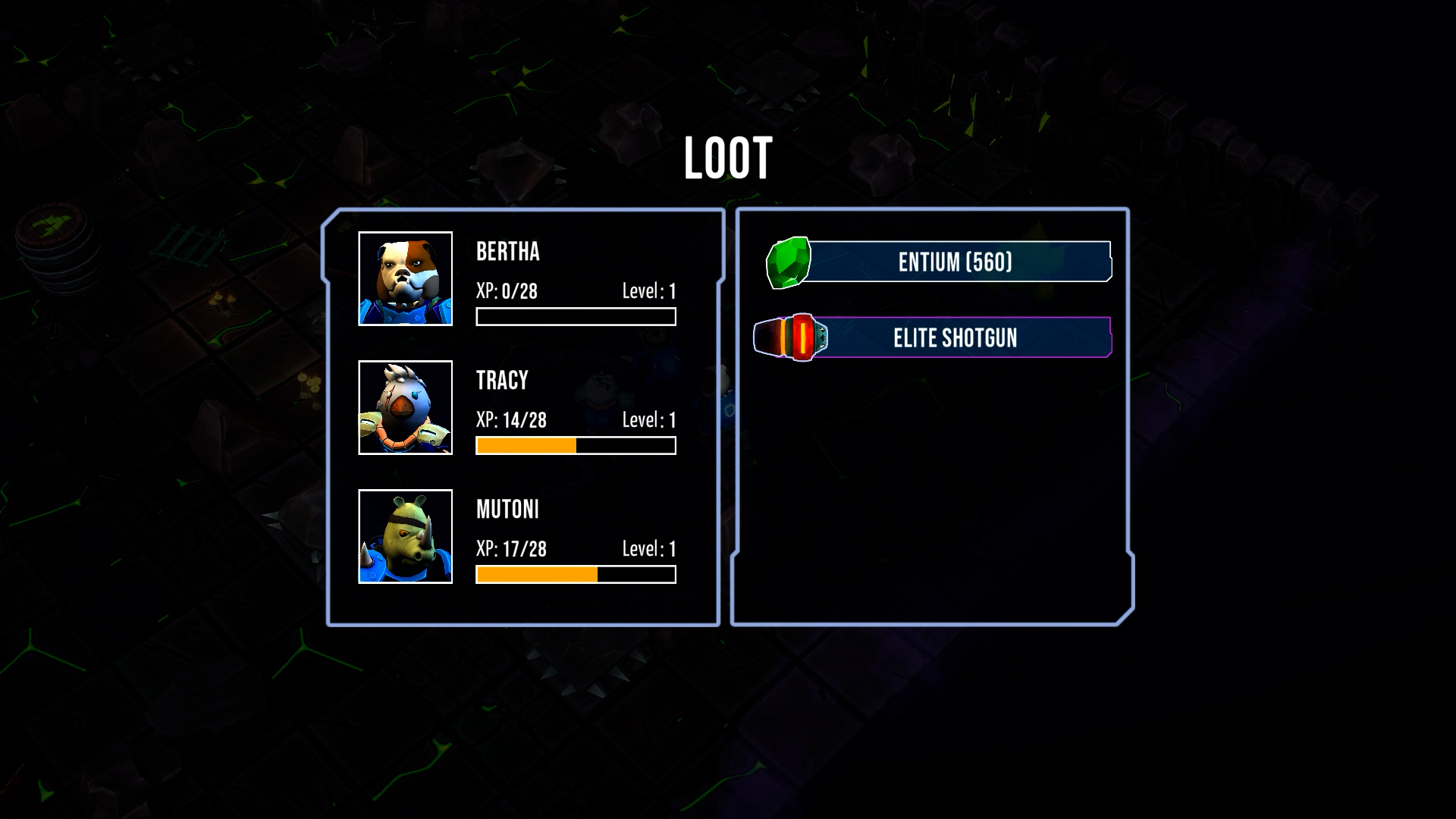Select the Elite Shotgun loot item

[x=954, y=337]
